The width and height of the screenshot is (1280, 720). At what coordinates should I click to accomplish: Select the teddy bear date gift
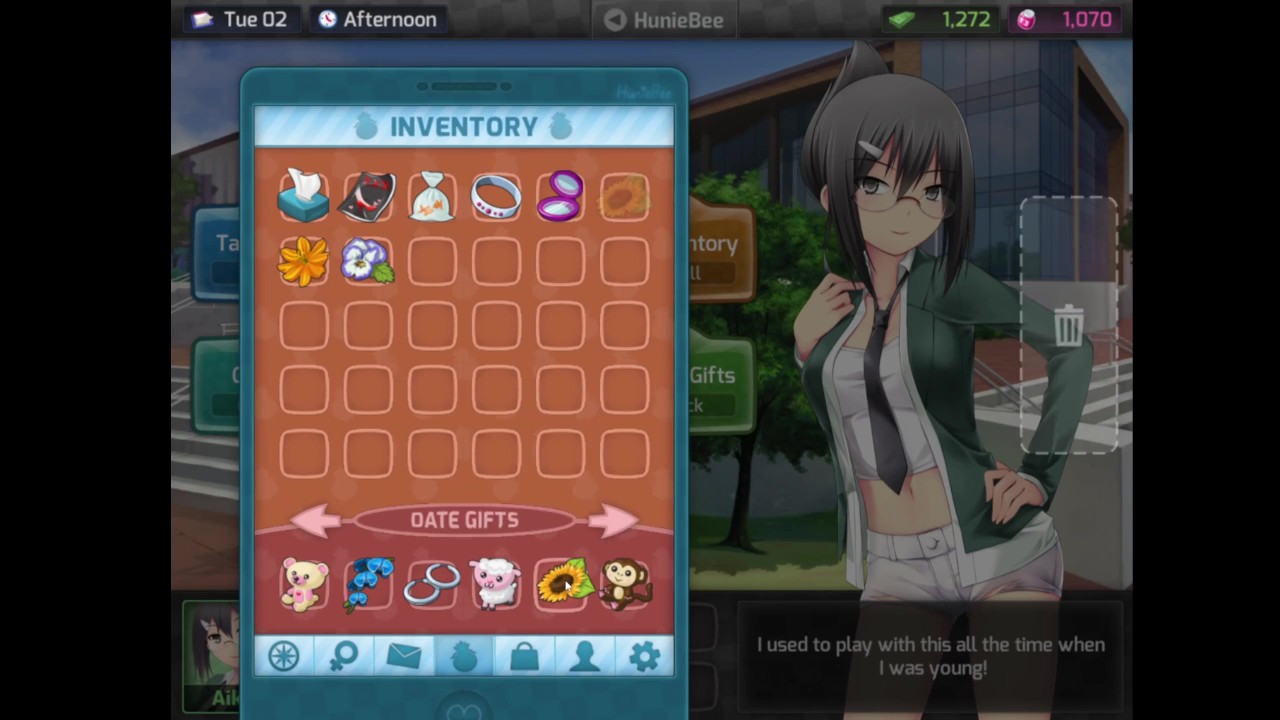pyautogui.click(x=303, y=584)
